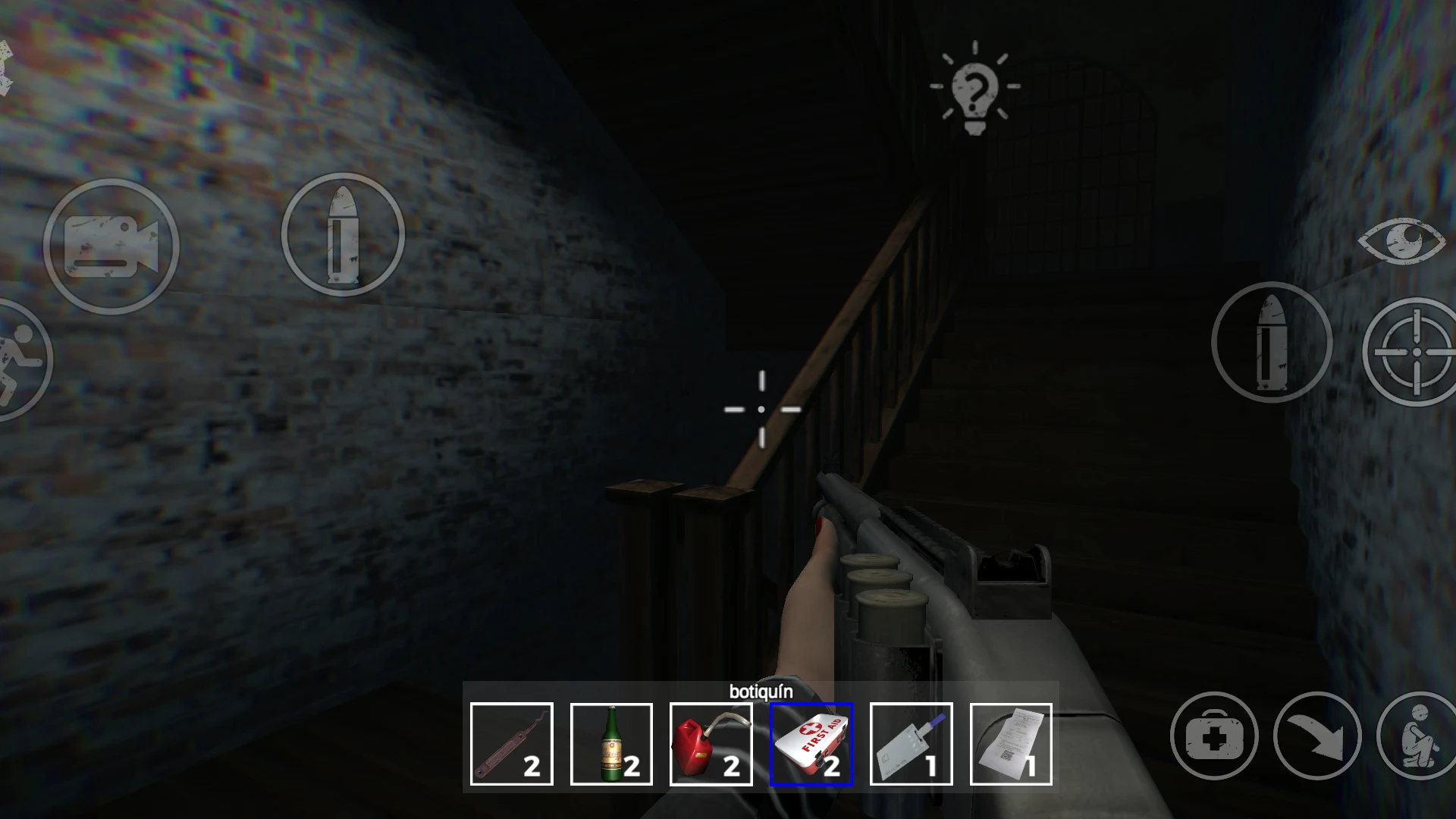Select the paper note inventory slot

(x=1012, y=742)
